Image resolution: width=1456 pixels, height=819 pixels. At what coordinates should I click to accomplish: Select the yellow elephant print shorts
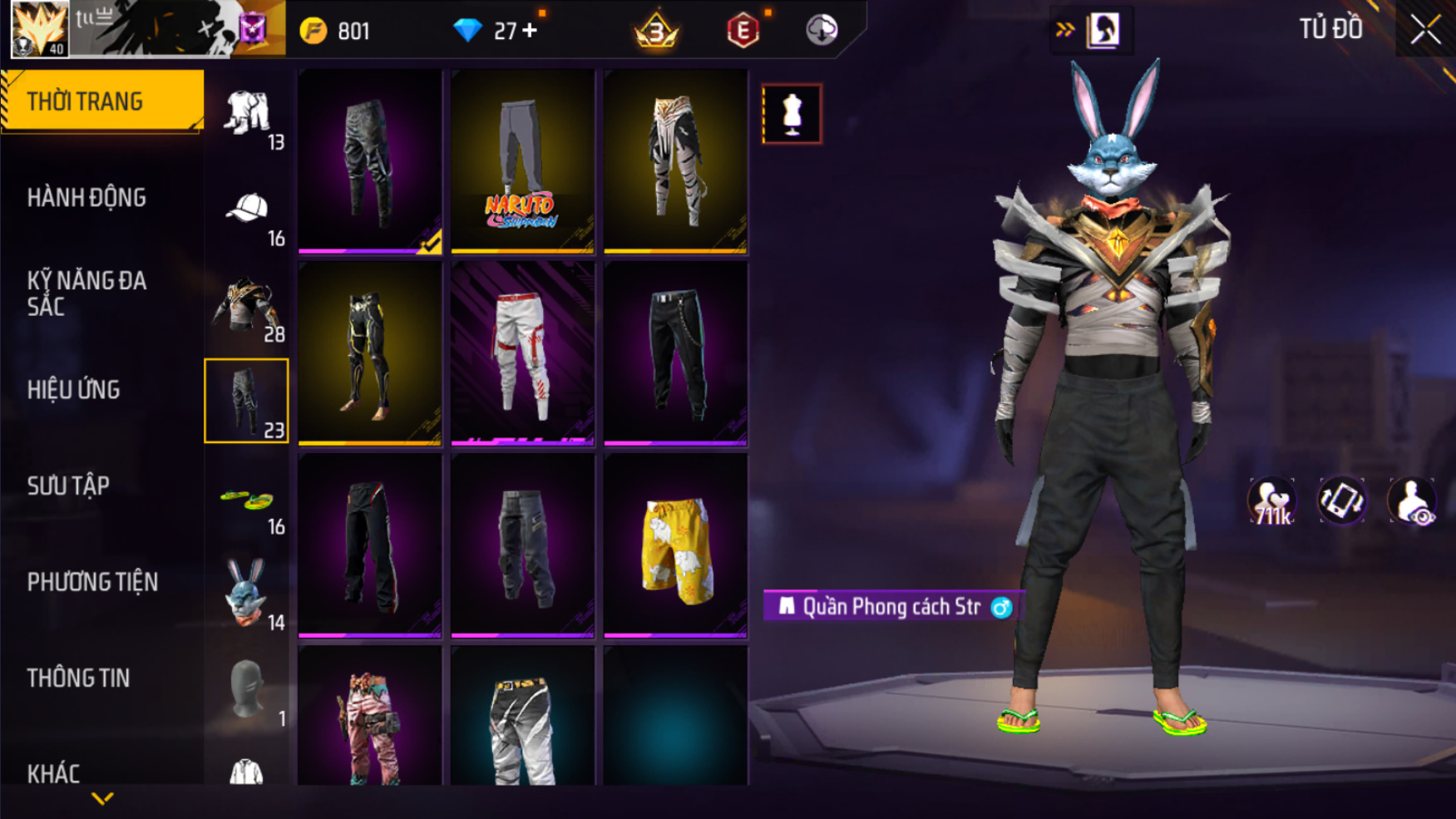675,546
